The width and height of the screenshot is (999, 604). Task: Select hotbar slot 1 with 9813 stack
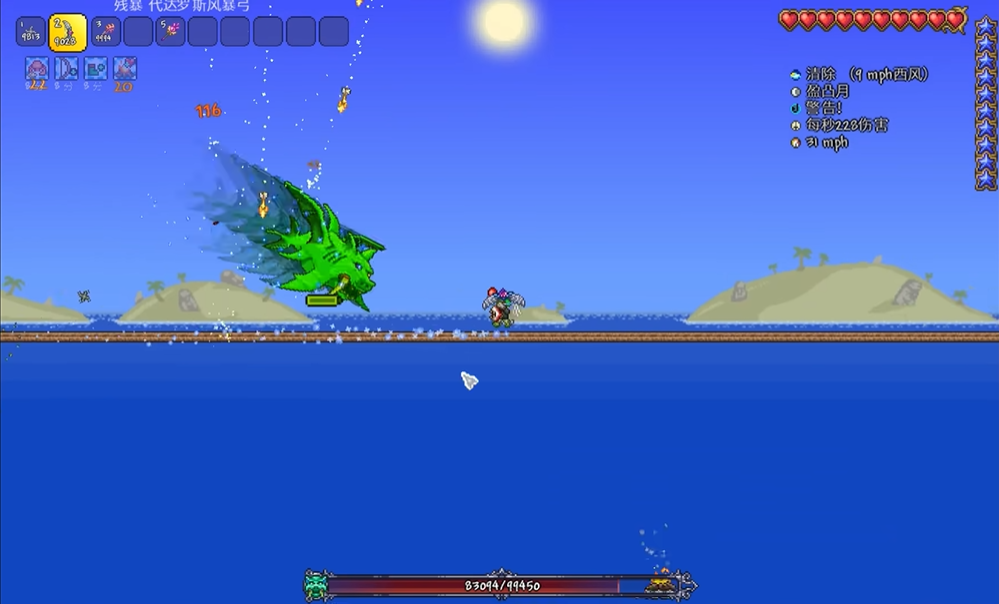click(31, 32)
